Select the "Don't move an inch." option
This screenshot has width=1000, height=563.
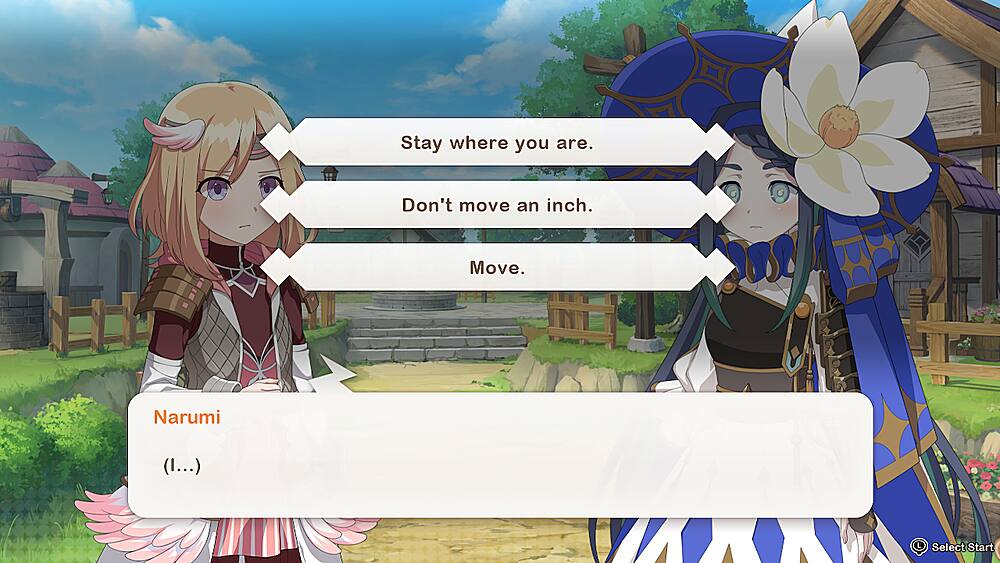coord(497,205)
